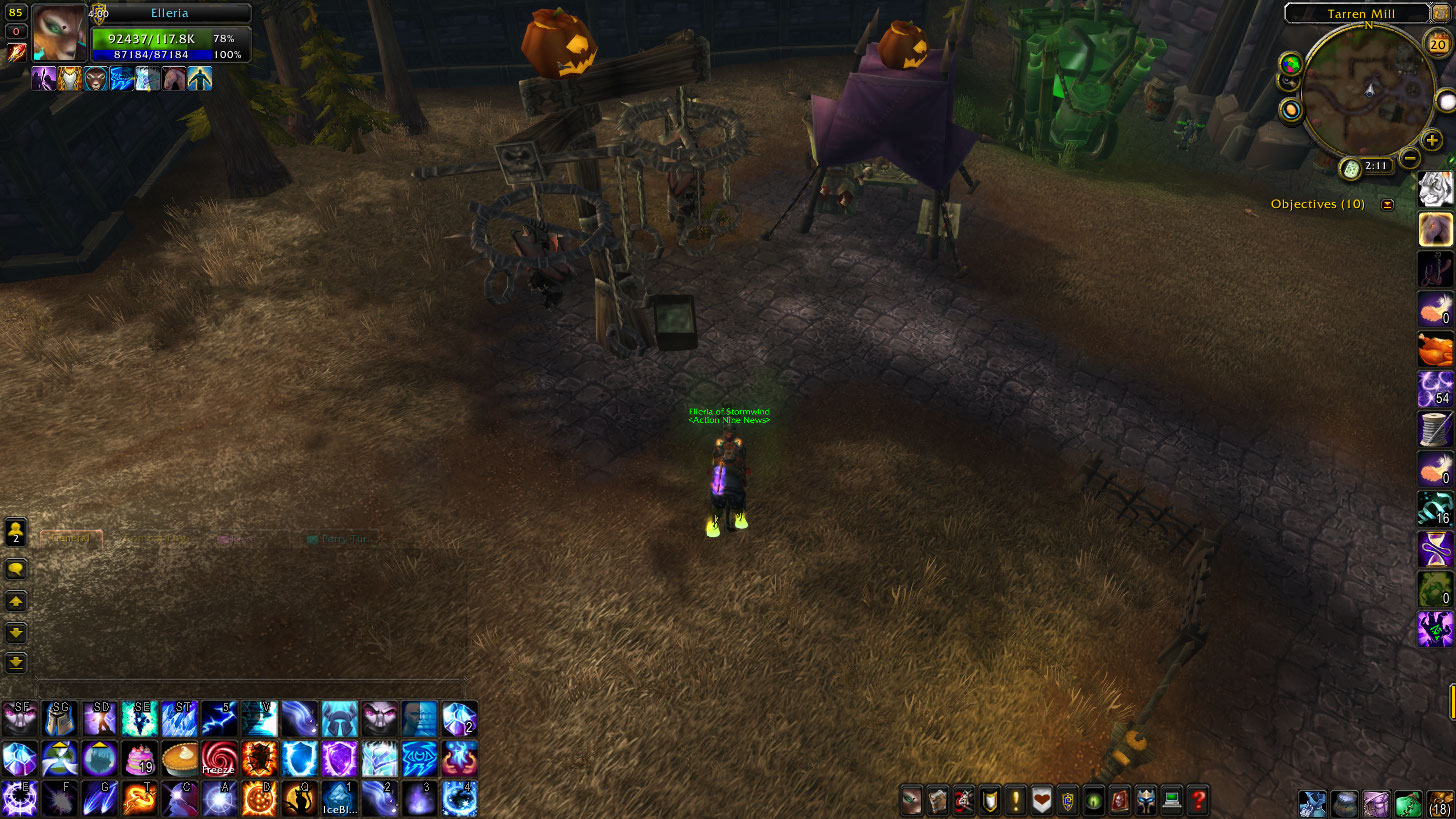Open the computer monitor game menu button
Screen dimensions: 1456x819
[x=1171, y=800]
